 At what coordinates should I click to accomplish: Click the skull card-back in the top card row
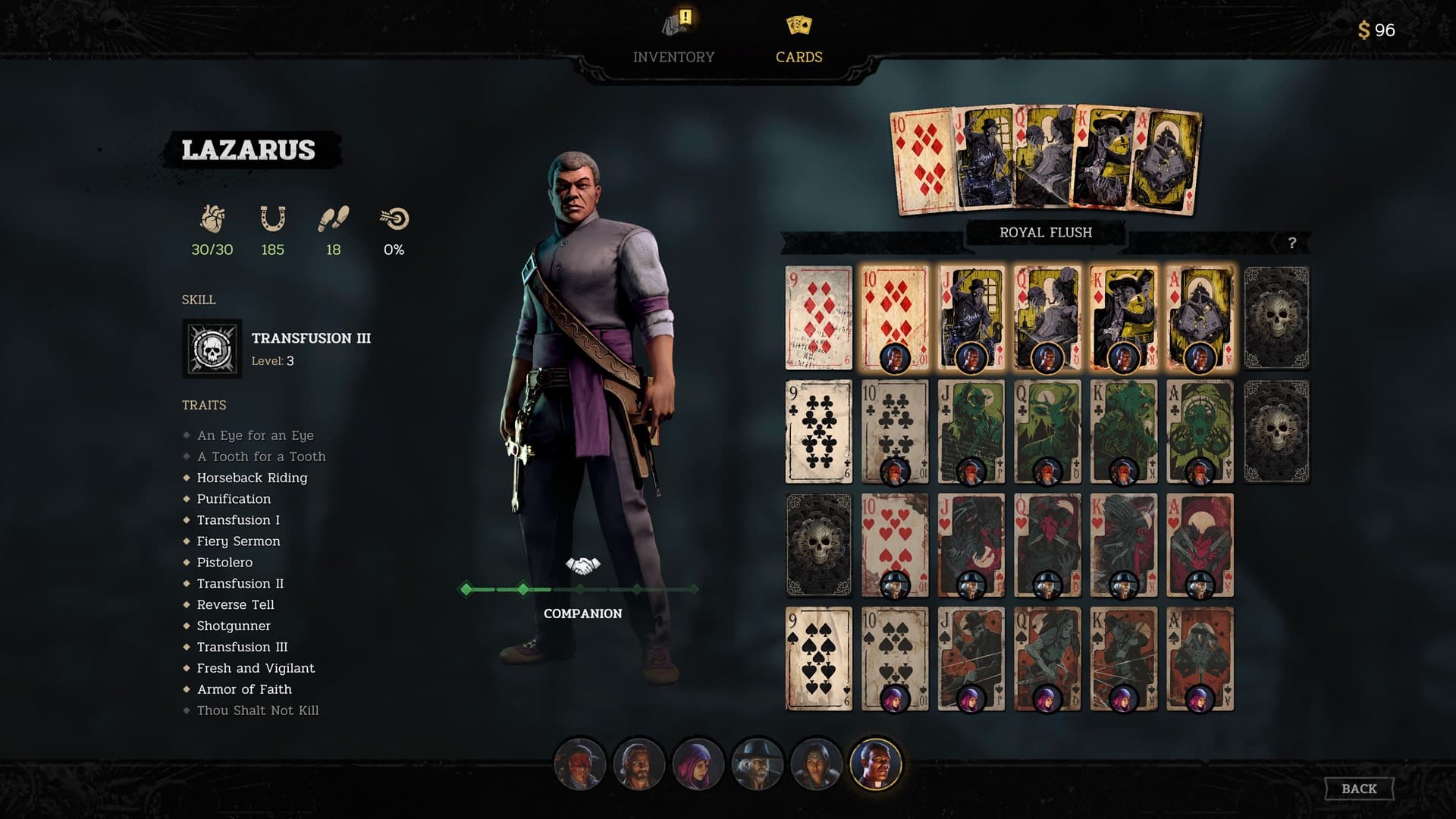[x=1277, y=317]
